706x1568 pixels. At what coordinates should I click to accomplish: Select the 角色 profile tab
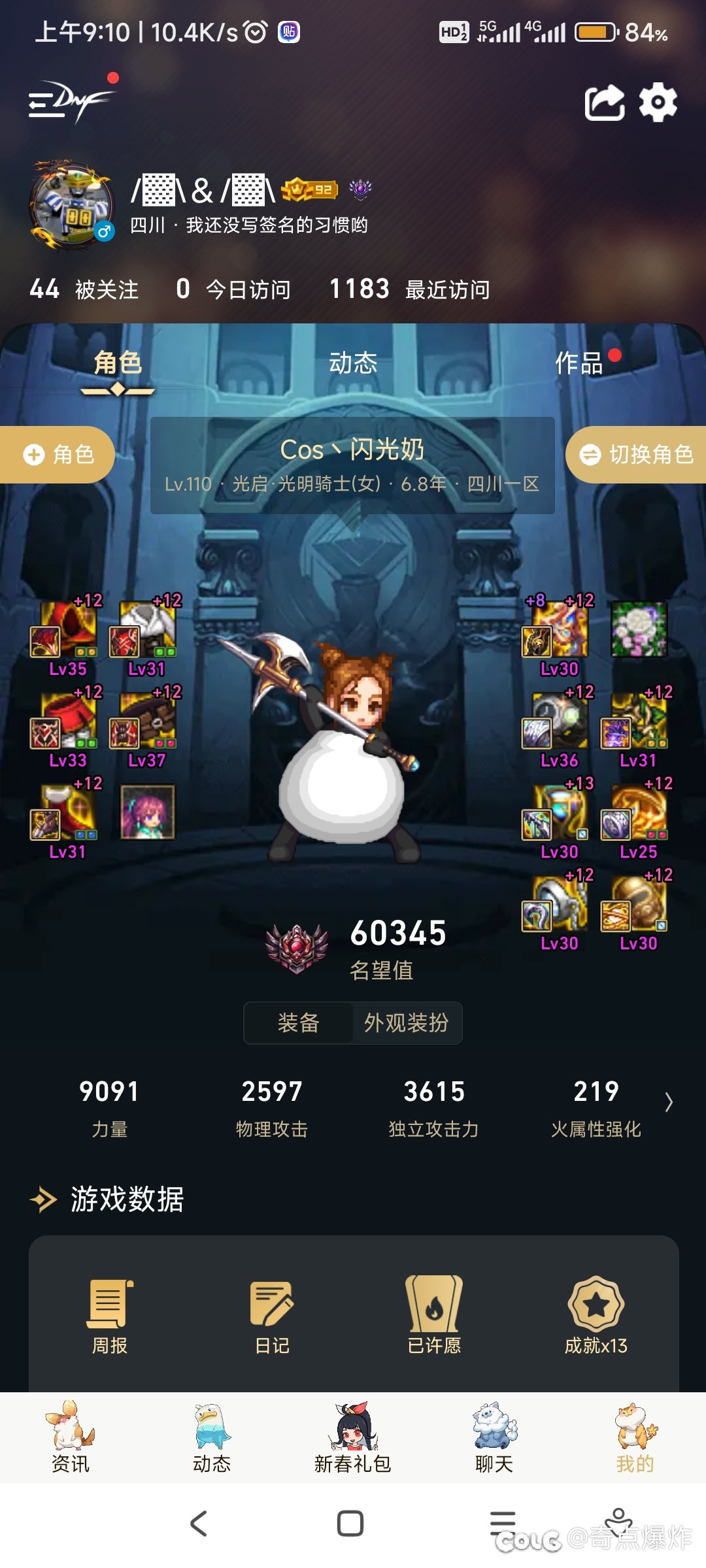click(118, 363)
